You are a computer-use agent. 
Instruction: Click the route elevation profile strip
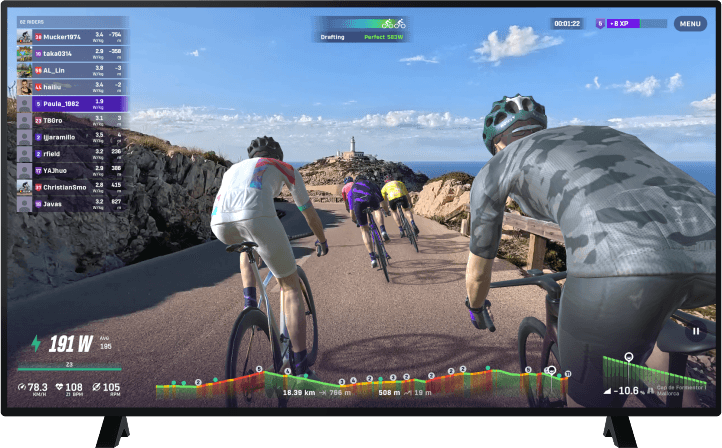click(362, 378)
